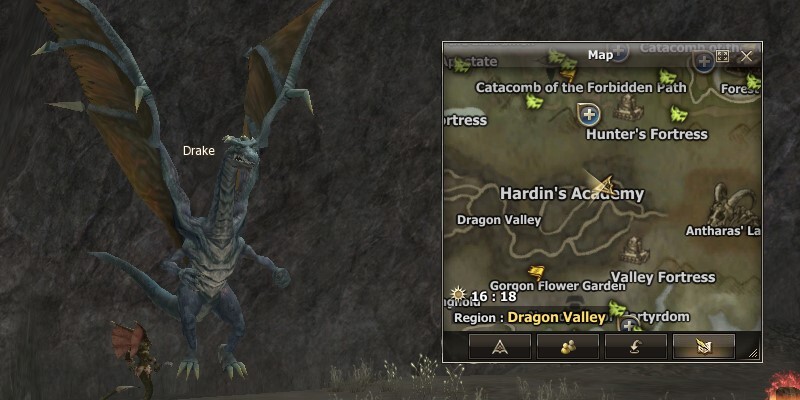Expand the map to full size

pyautogui.click(x=723, y=56)
